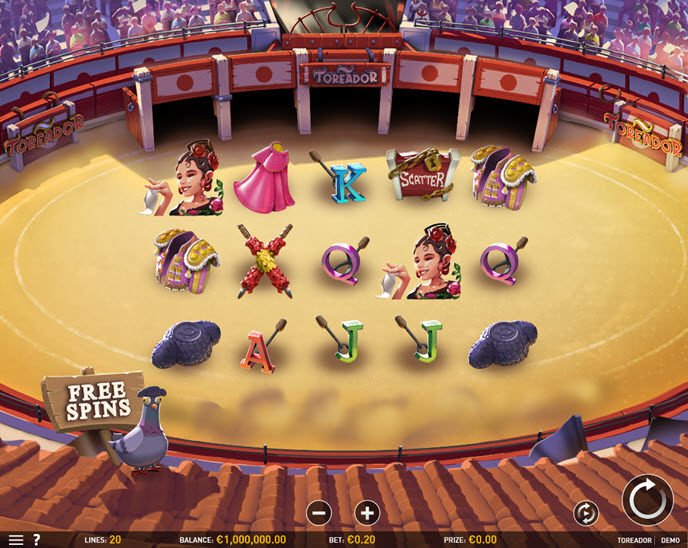Open the autoplay options
The height and width of the screenshot is (548, 688).
tap(586, 513)
